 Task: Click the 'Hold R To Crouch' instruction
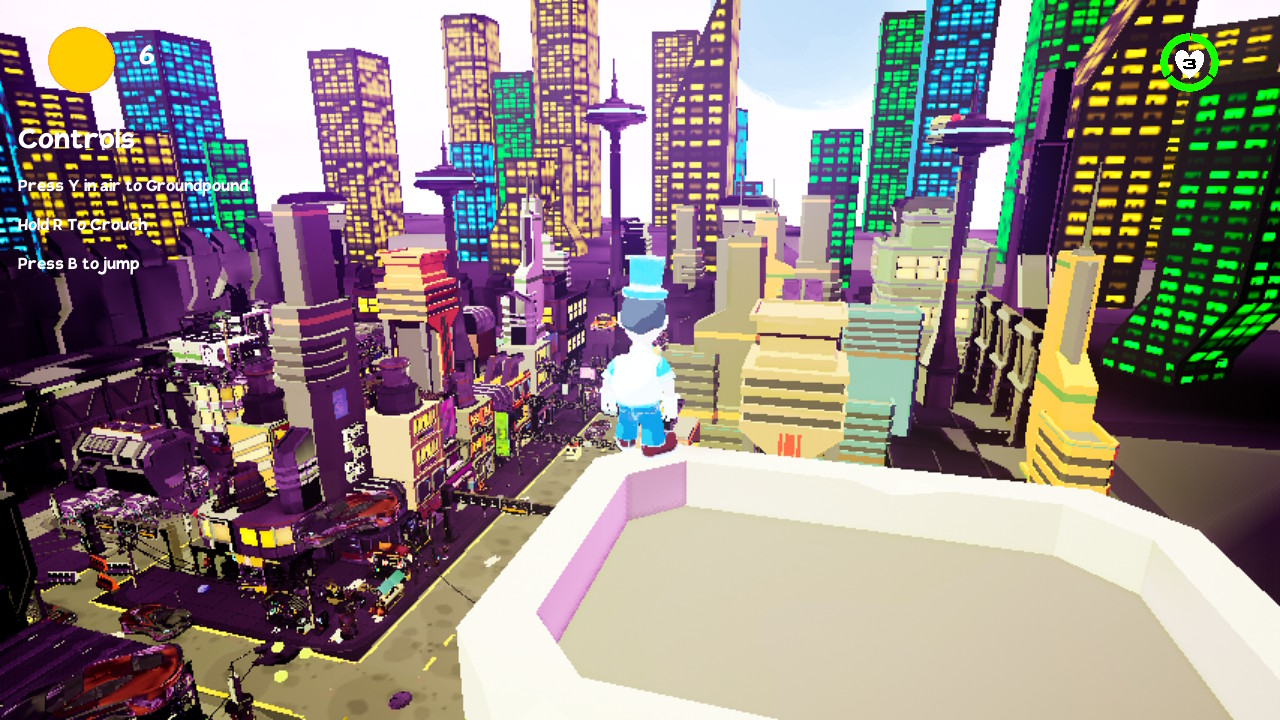pyautogui.click(x=84, y=225)
